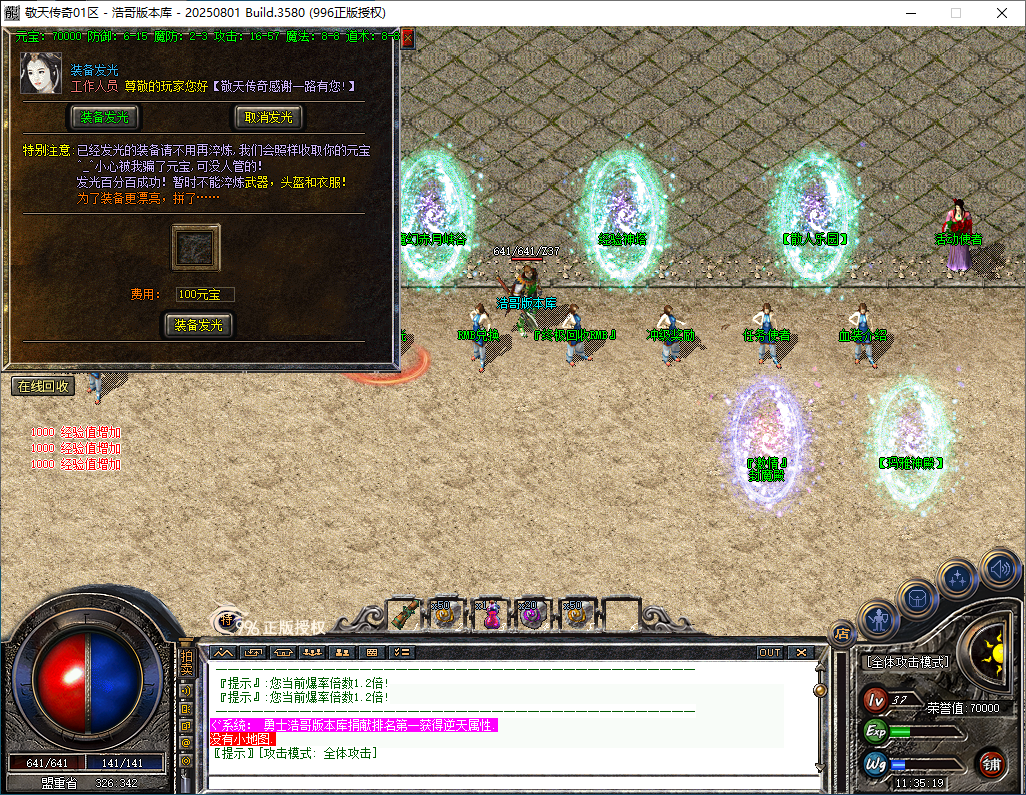Open the 店 shop icon

pos(842,631)
